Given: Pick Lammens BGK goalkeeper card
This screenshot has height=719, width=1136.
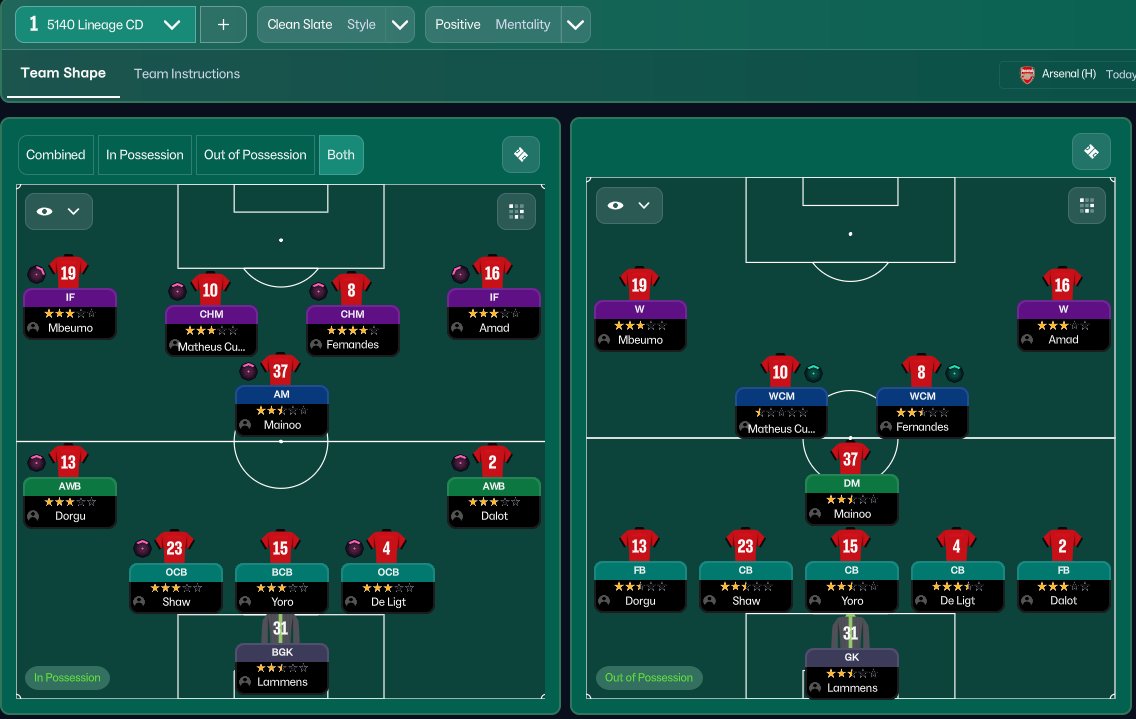Looking at the screenshot, I should pyautogui.click(x=282, y=667).
